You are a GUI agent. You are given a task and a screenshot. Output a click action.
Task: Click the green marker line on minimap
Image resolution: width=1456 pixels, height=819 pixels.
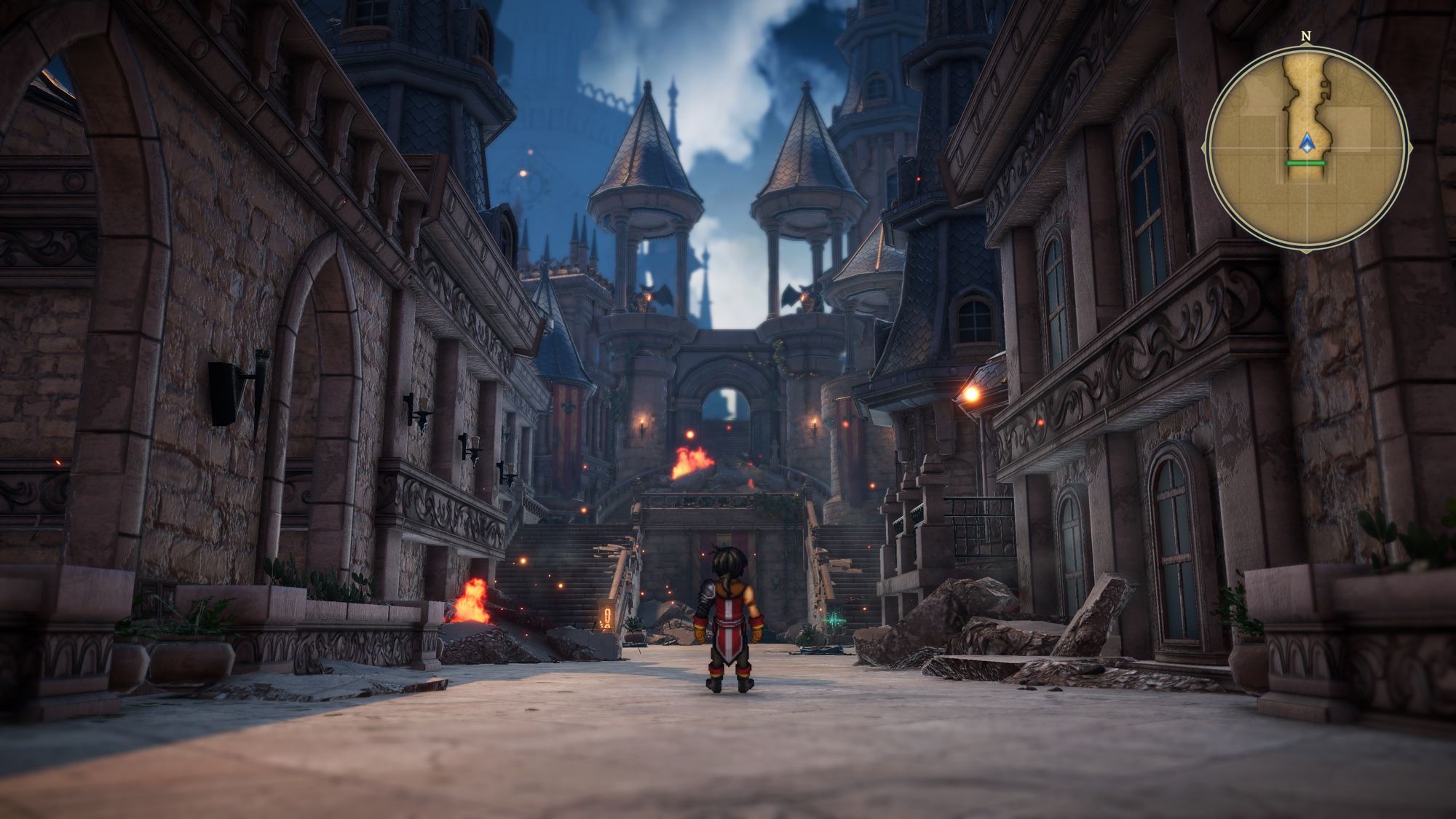1306,163
